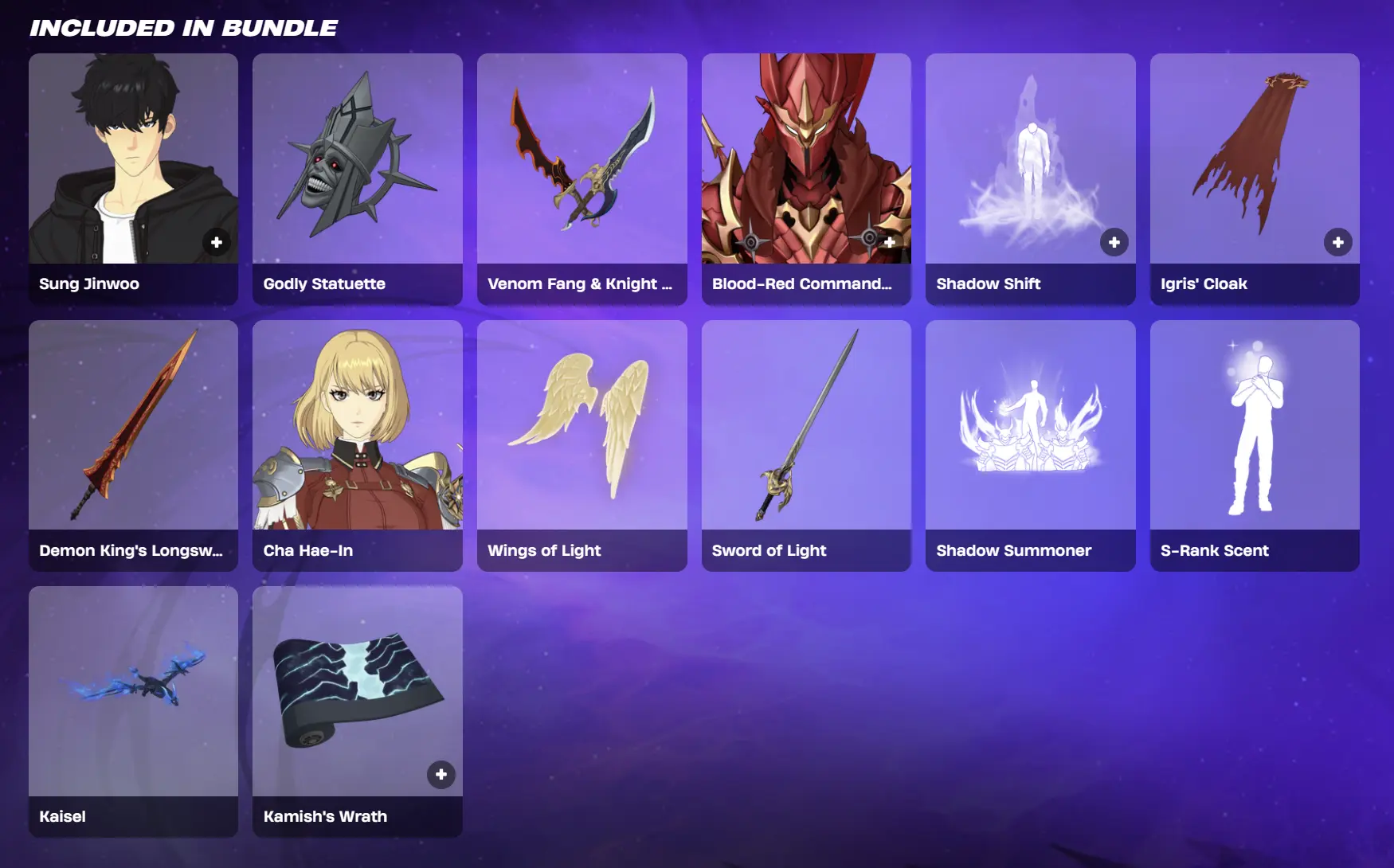Click the INCLUDED IN BUNDLE heading
This screenshot has height=868, width=1394.
click(x=182, y=26)
